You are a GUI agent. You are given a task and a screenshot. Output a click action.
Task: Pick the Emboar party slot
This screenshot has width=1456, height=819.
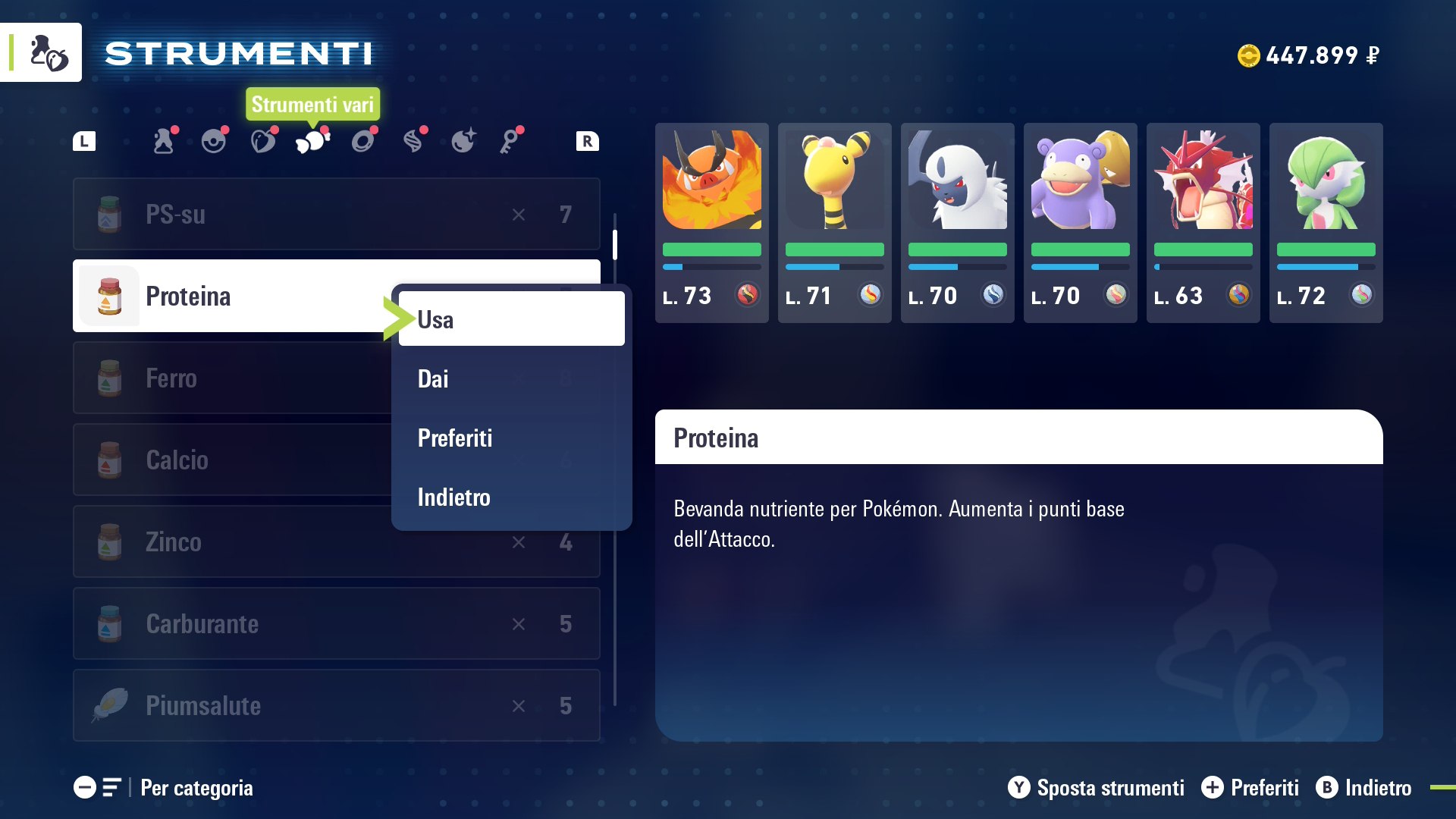point(711,222)
